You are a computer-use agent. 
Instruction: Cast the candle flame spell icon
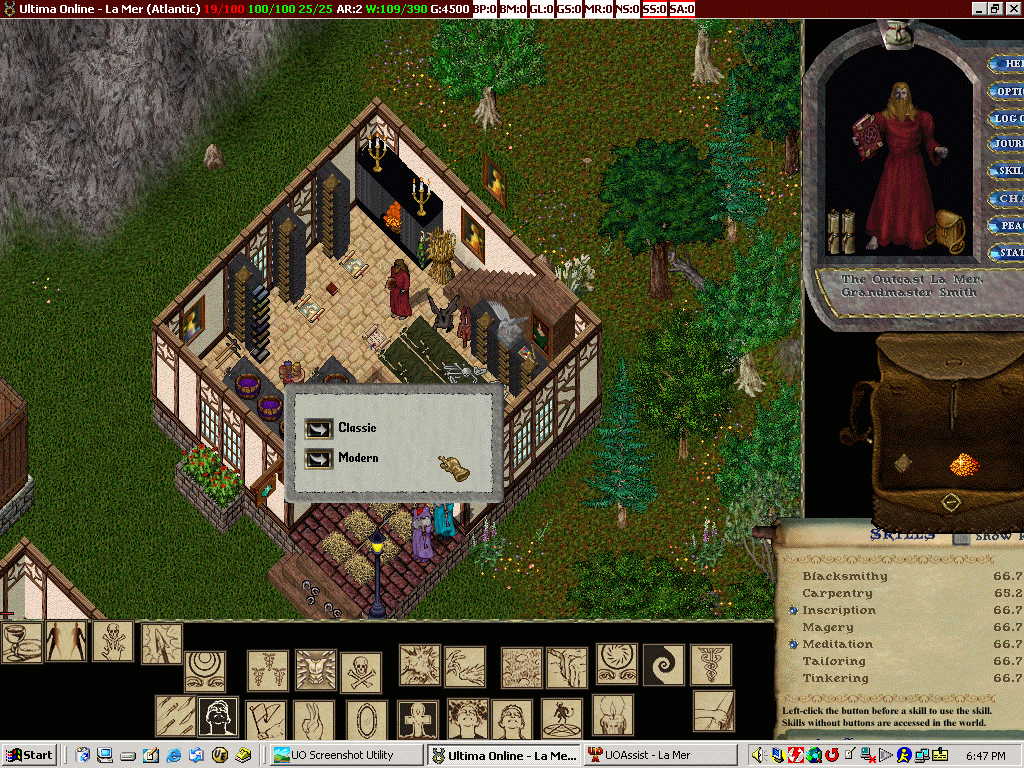coord(613,715)
